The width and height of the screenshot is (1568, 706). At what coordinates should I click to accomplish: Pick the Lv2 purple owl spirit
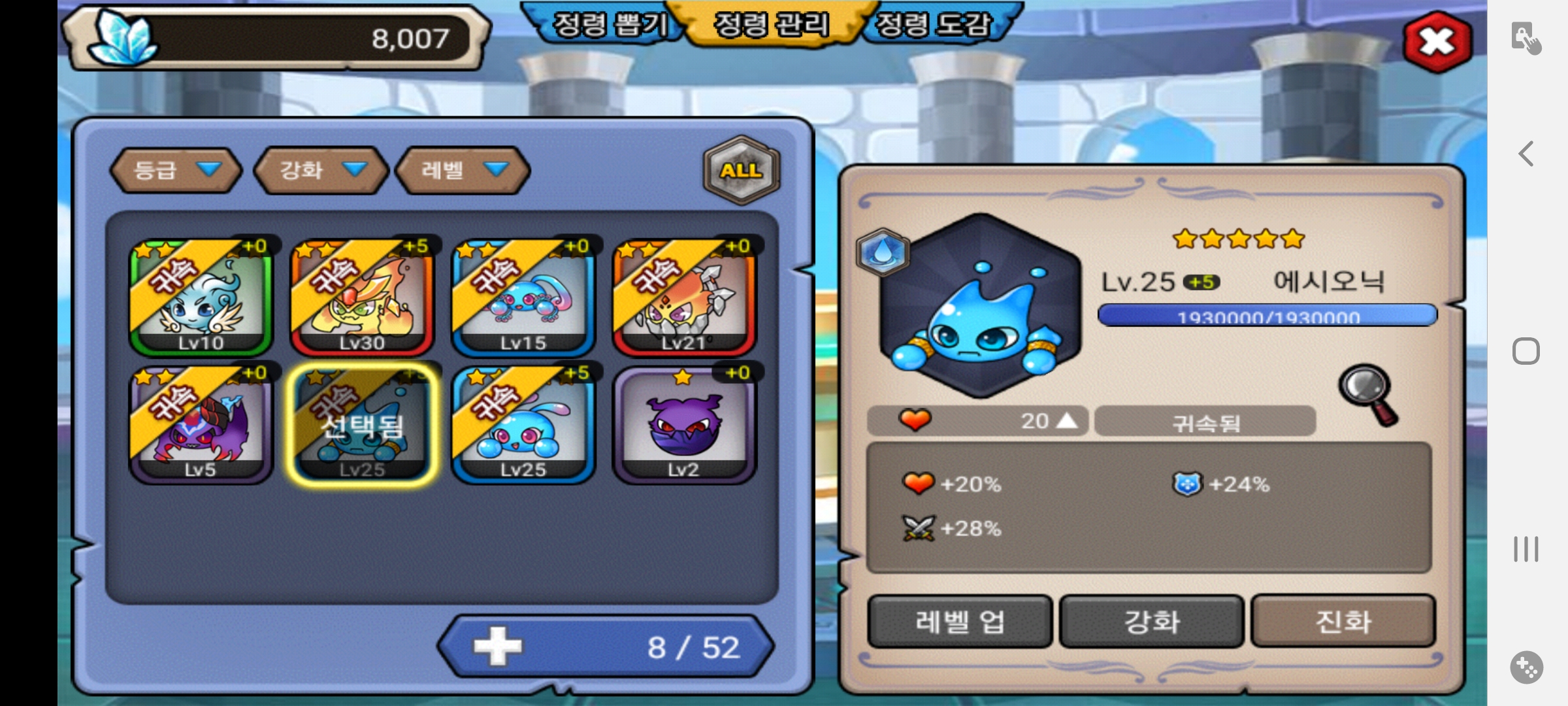click(684, 424)
